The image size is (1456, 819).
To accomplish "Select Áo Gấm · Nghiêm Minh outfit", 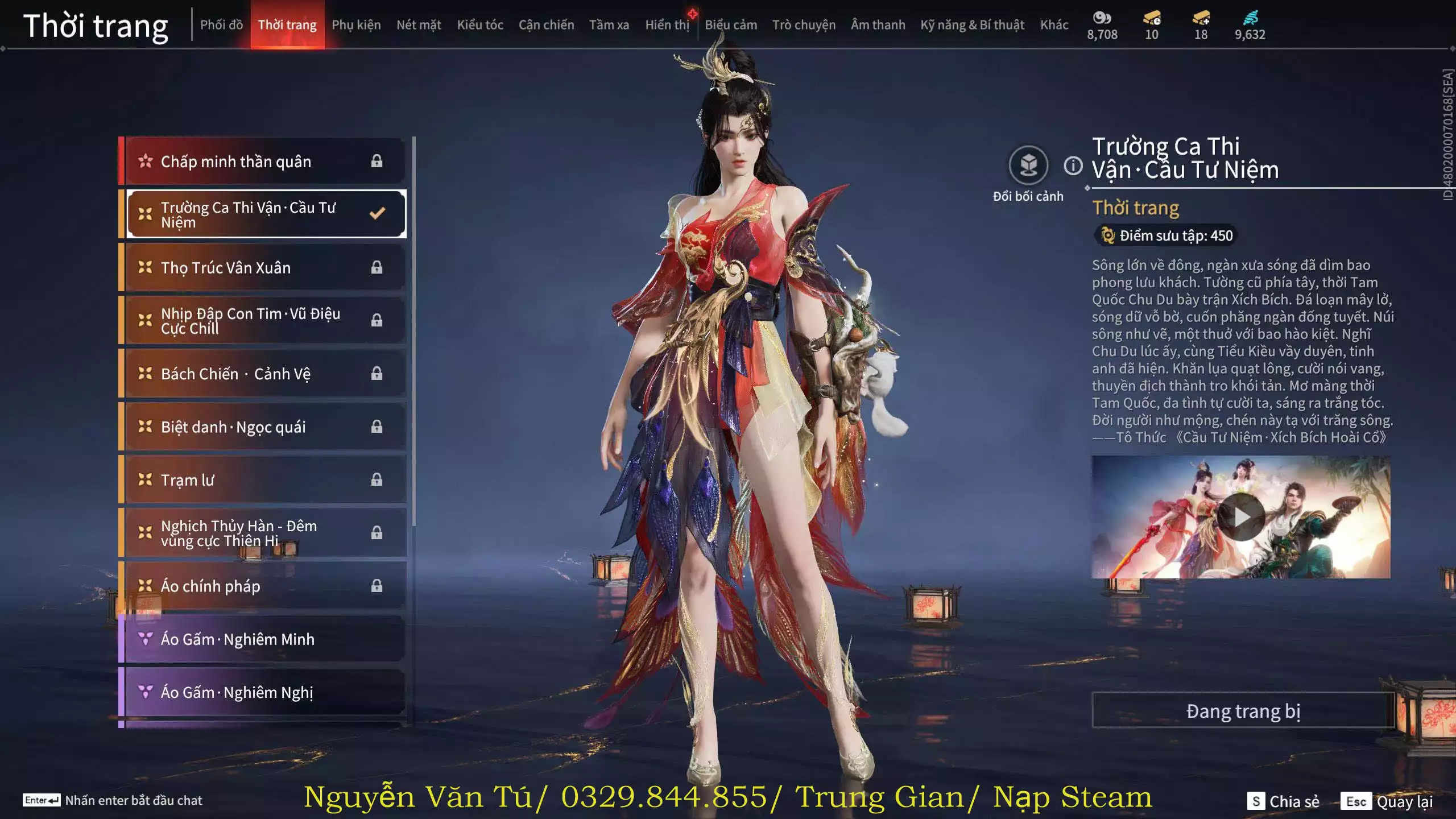I will [x=264, y=639].
